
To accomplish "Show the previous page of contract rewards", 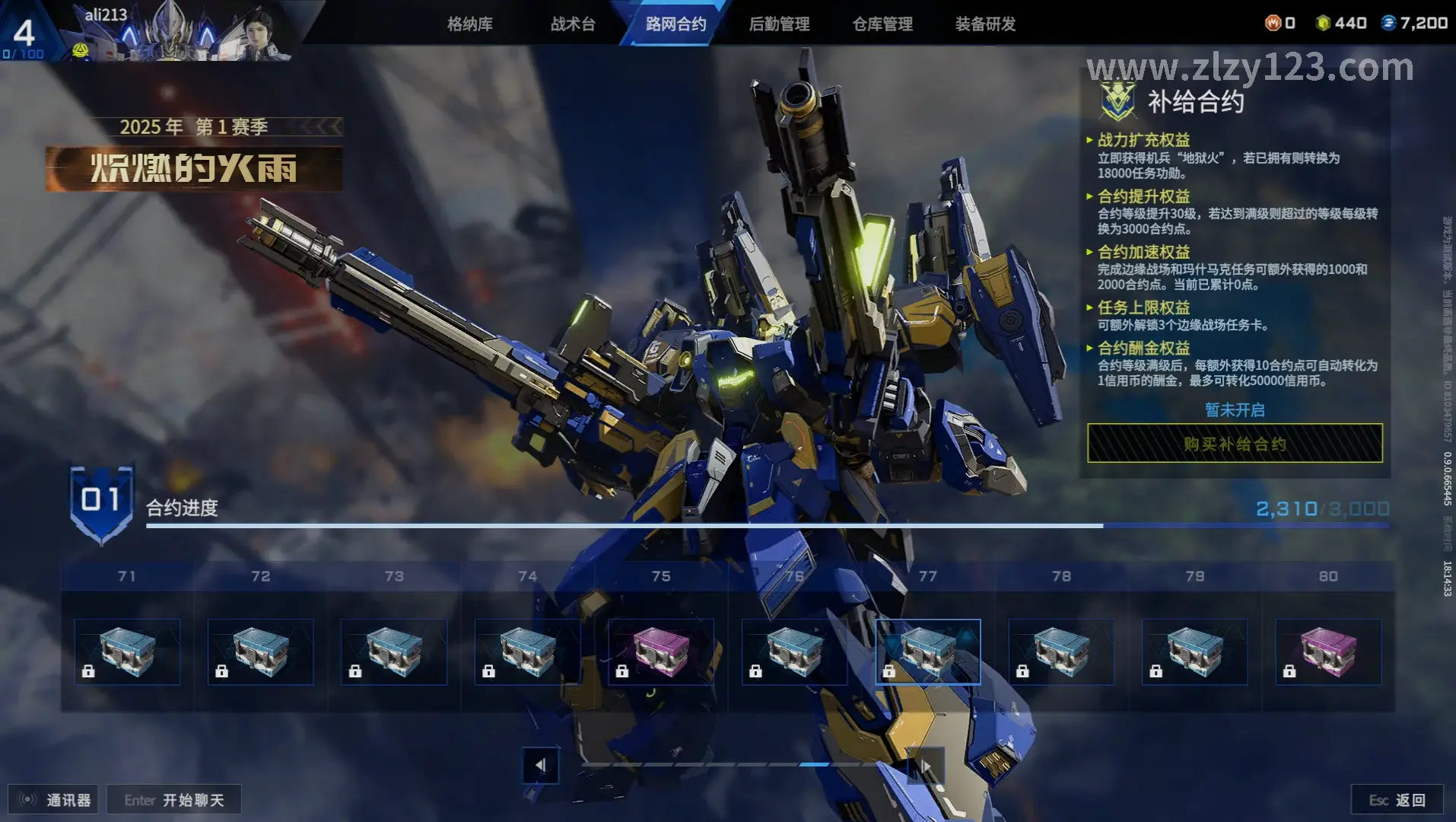I will [x=540, y=765].
